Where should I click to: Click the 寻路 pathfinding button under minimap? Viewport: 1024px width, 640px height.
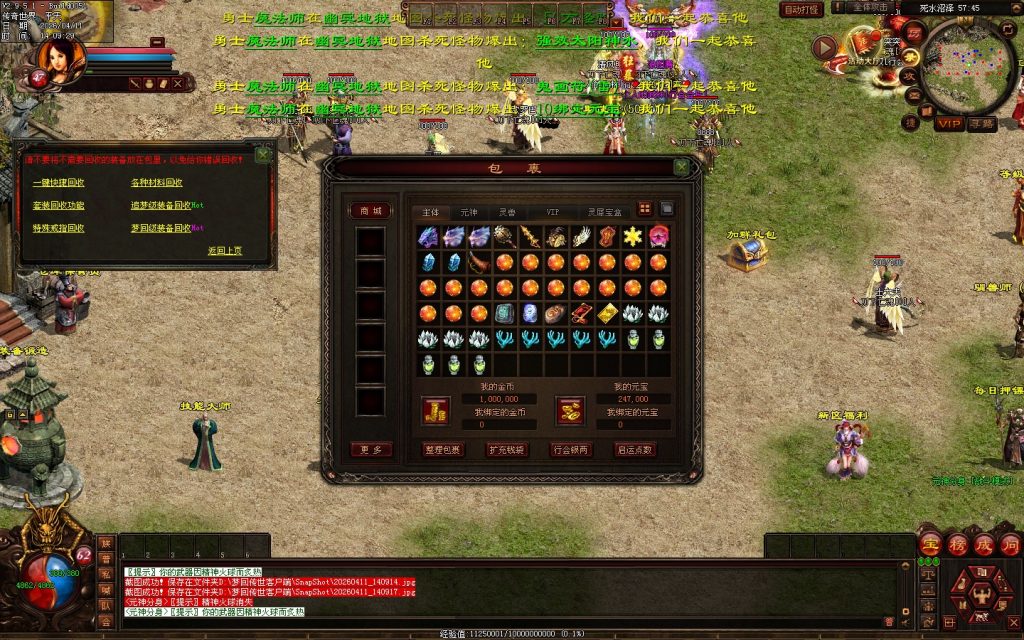982,124
